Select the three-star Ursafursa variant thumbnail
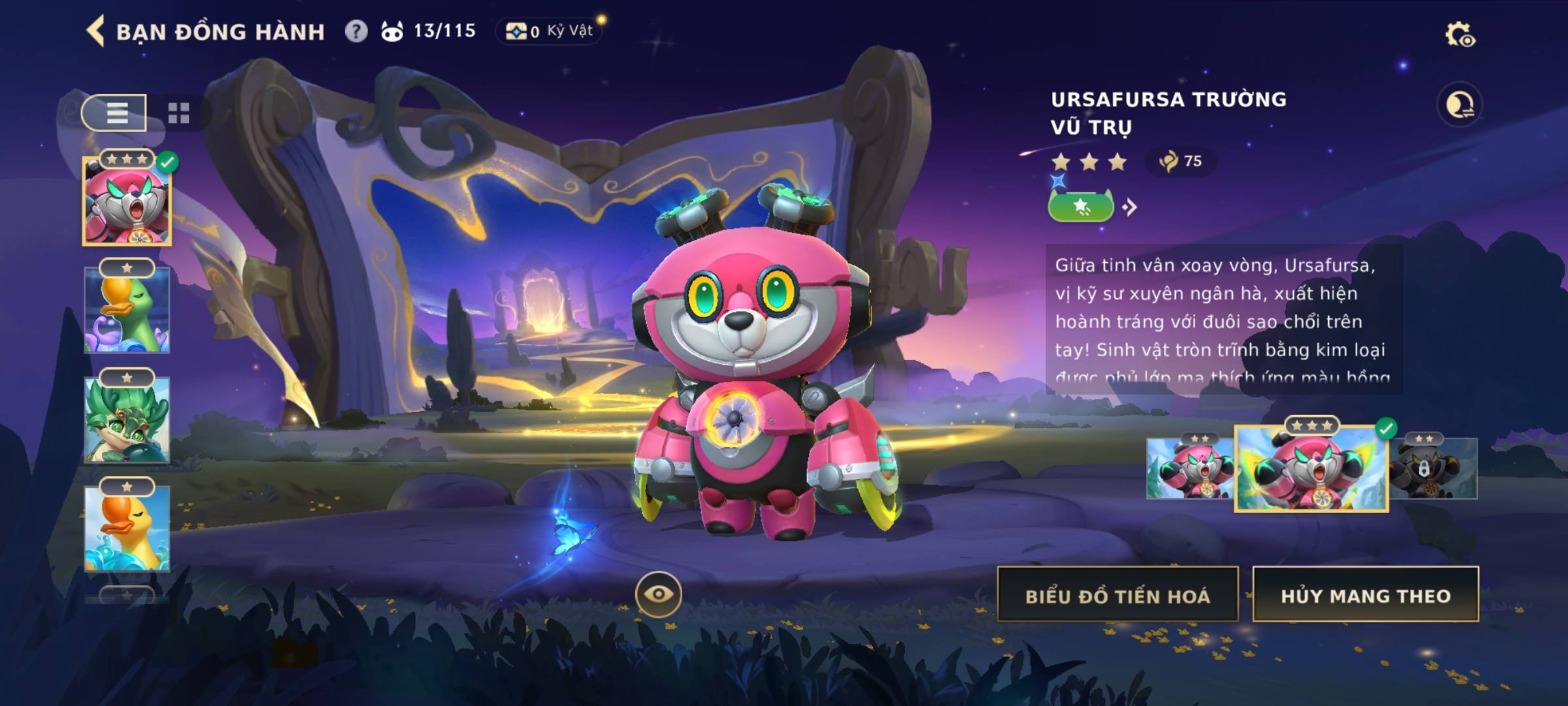This screenshot has width=1568, height=706. pos(1311,469)
